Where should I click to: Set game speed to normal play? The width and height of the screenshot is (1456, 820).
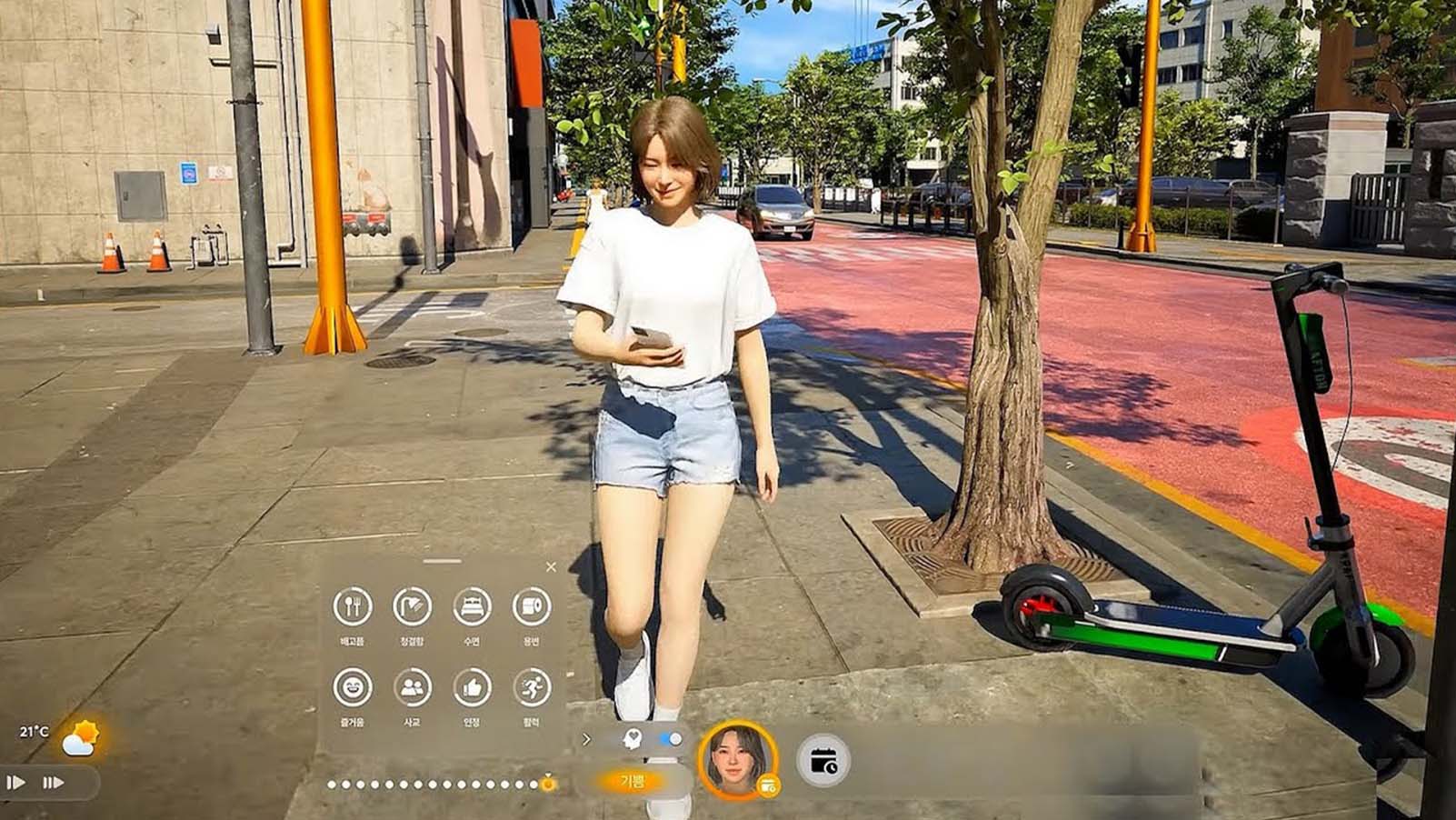click(16, 782)
